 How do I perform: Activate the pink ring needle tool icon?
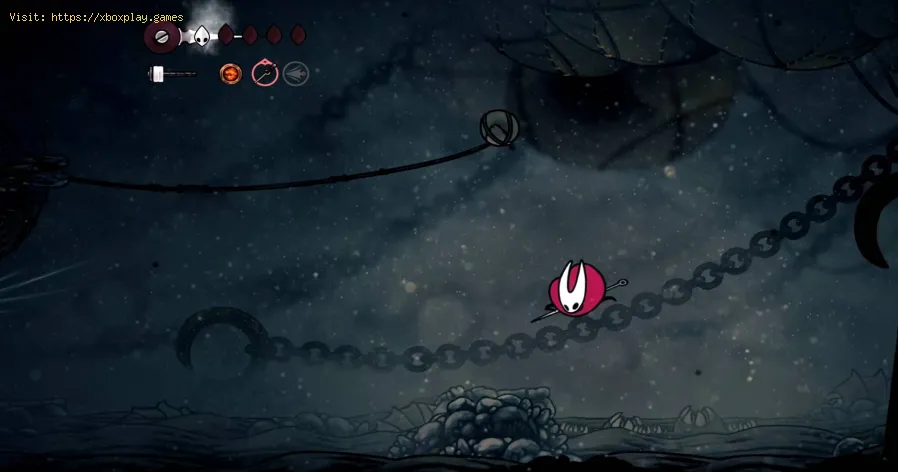click(264, 73)
